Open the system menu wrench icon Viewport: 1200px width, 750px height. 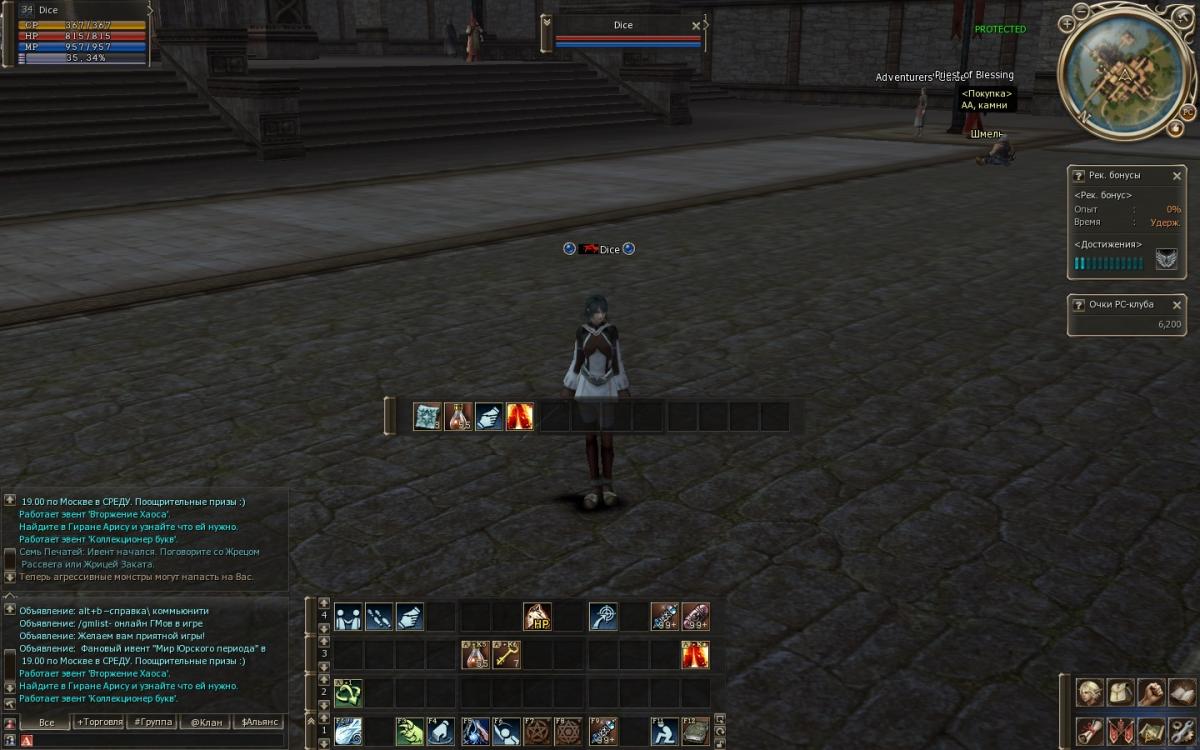1182,731
